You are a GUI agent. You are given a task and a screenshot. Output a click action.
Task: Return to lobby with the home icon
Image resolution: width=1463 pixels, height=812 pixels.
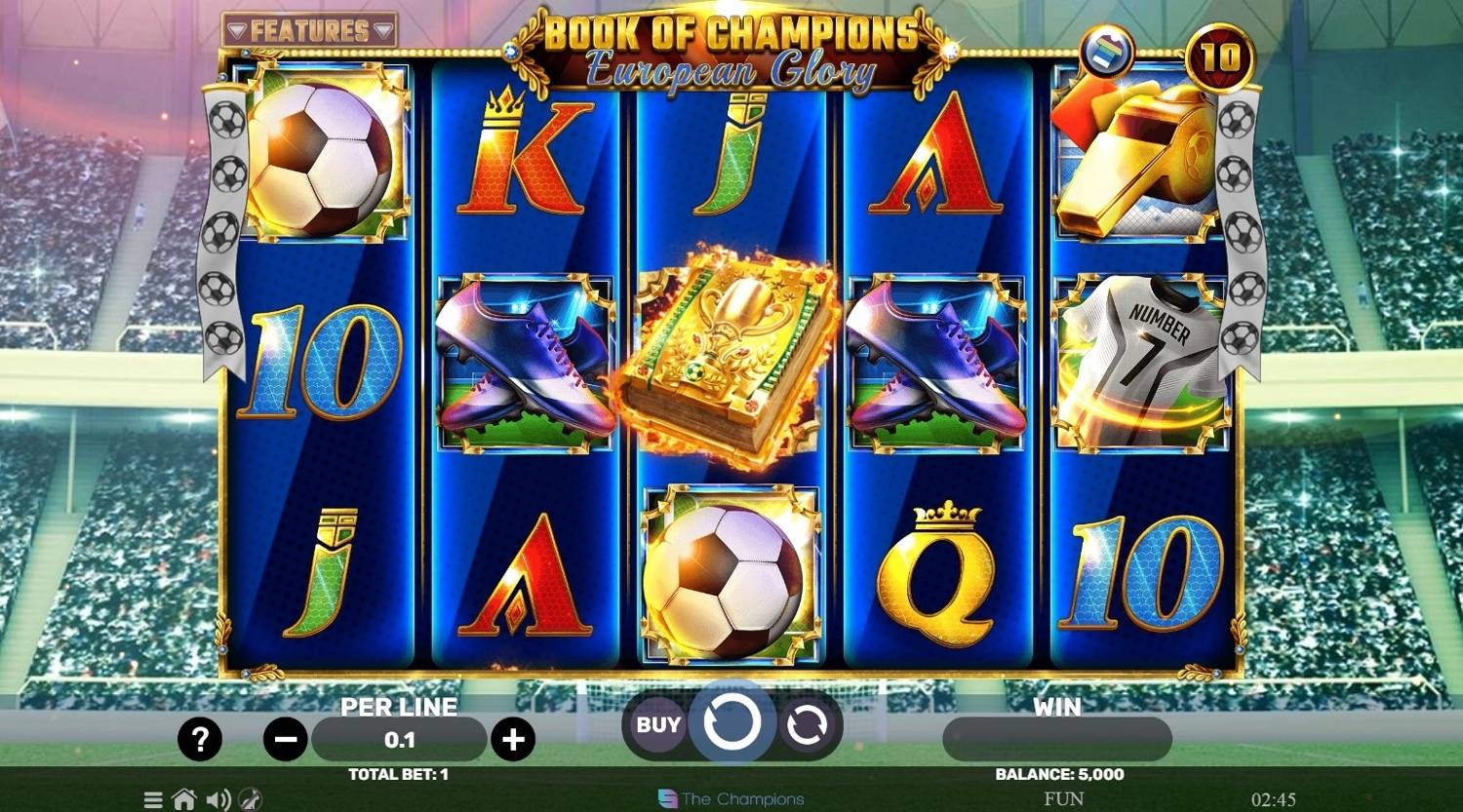click(185, 799)
